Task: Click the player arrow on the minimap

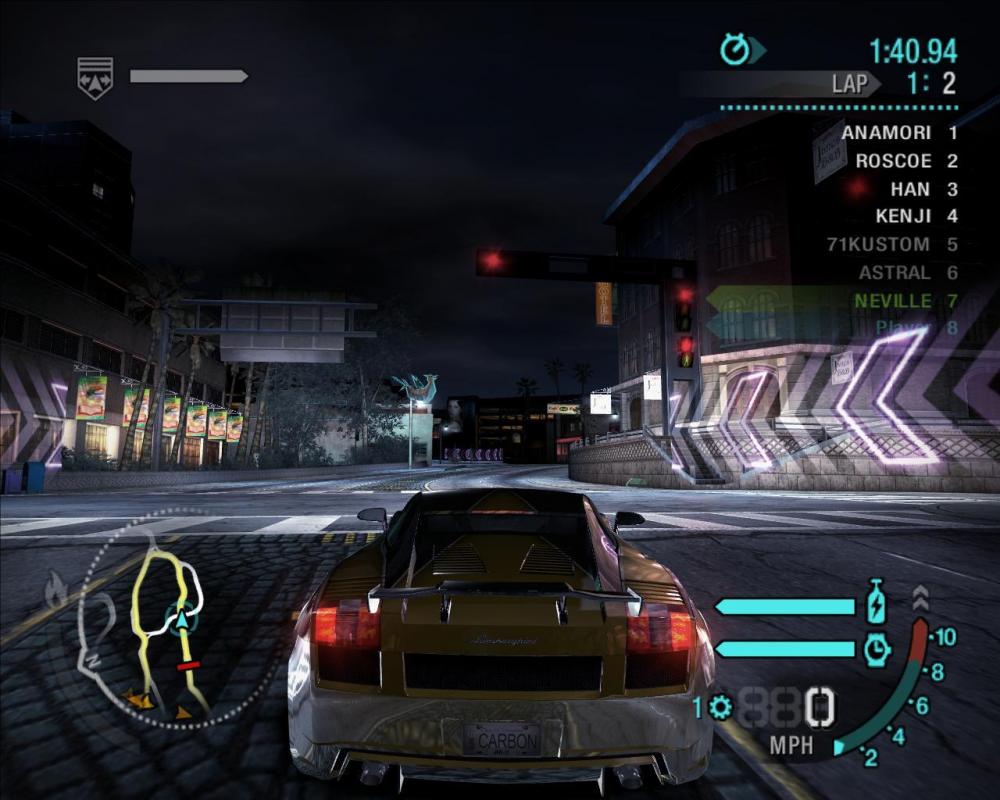Action: pos(183,619)
